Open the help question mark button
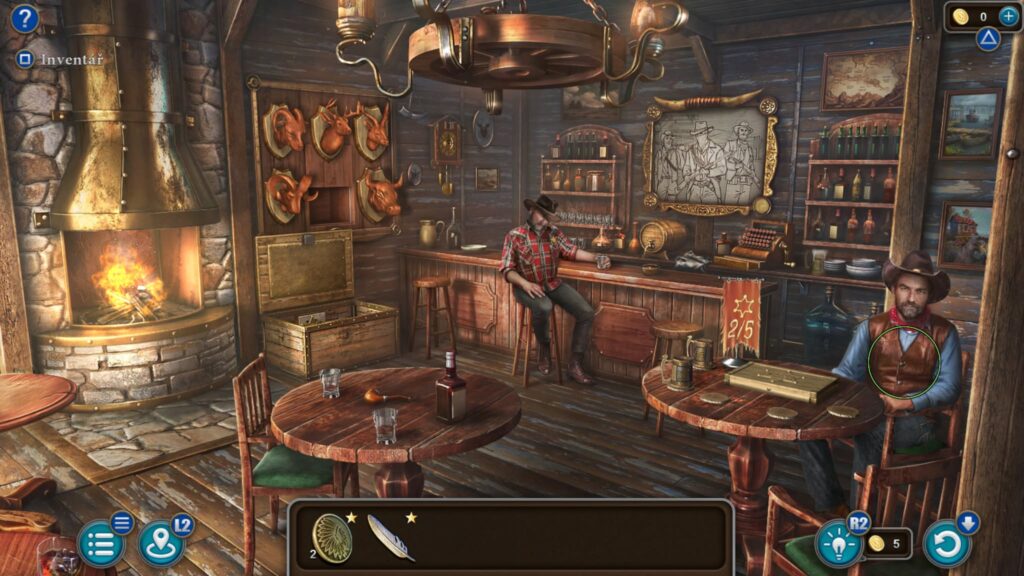1024x576 pixels. 24,19
